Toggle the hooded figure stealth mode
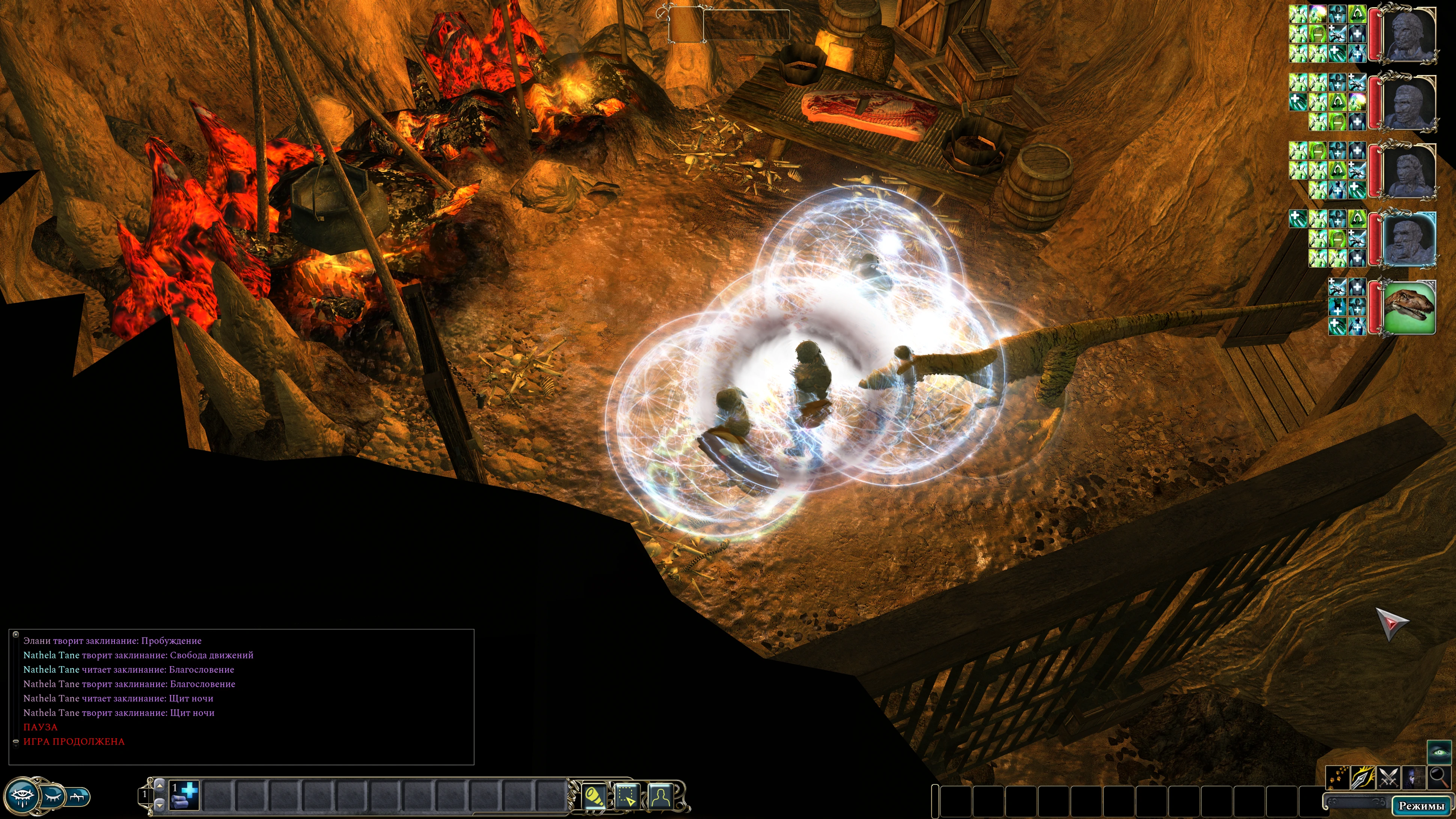This screenshot has height=819, width=1456. (x=1414, y=778)
